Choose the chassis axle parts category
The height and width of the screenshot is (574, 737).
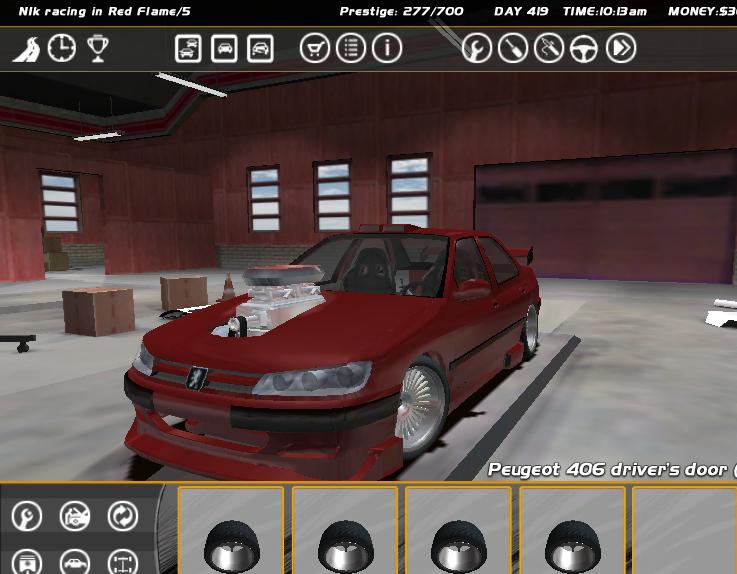pyautogui.click(x=123, y=563)
